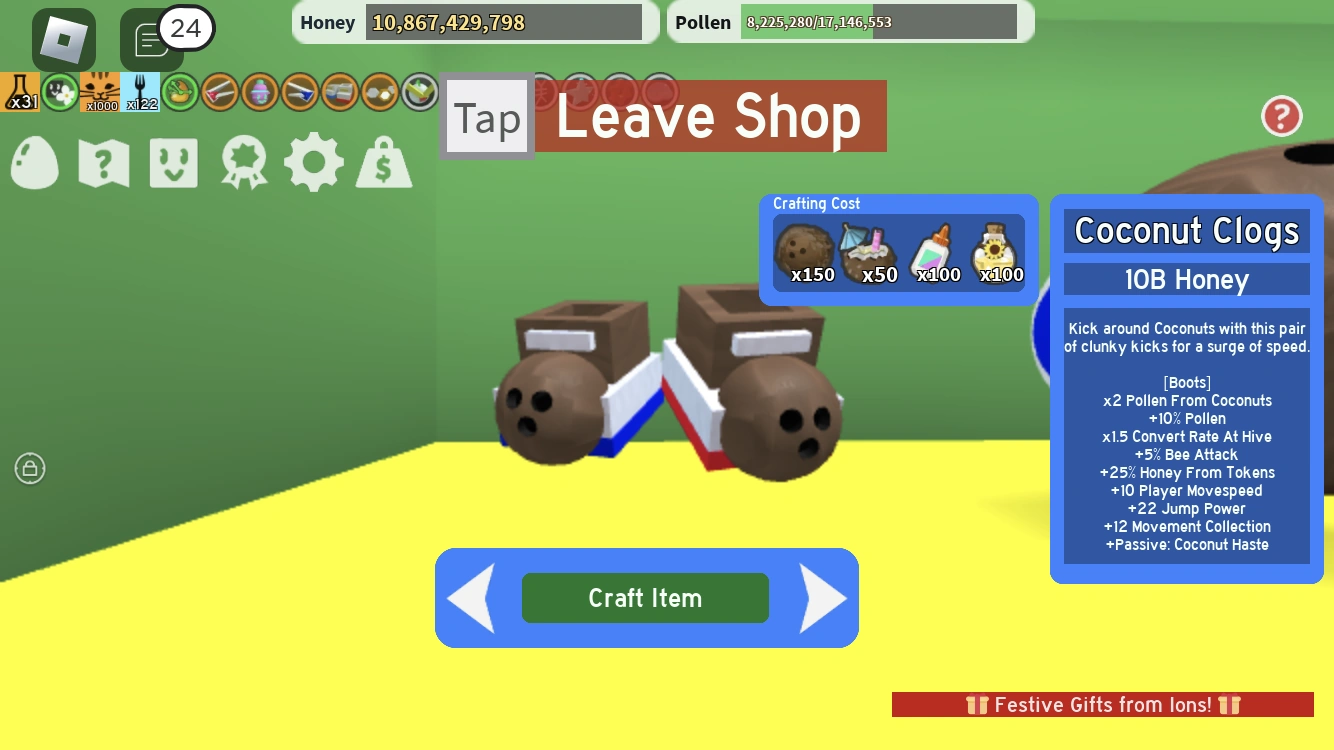Click the fork item showing x122
Viewport: 1334px width, 750px height.
click(x=141, y=91)
